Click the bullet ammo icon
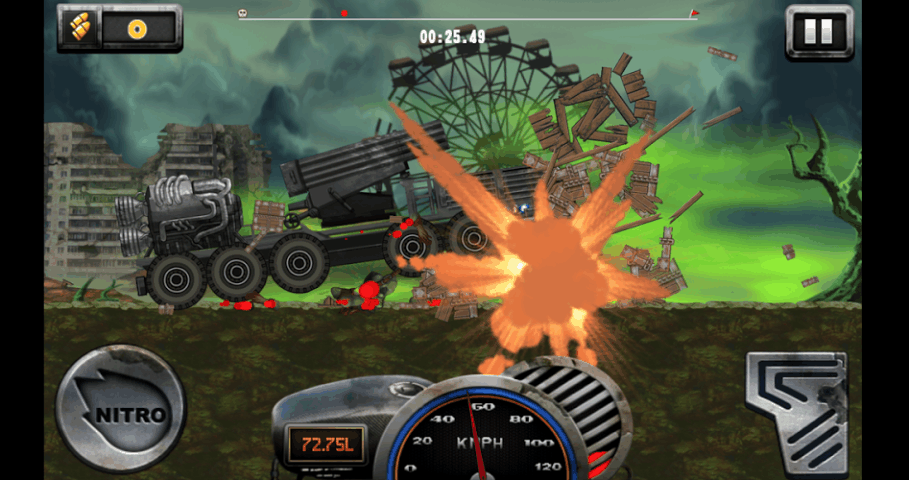This screenshot has width=909, height=480. pos(80,28)
